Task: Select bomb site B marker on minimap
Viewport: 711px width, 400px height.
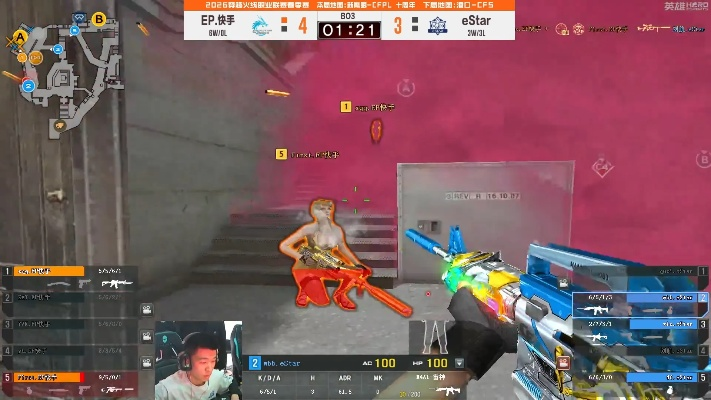Action: 99,18
